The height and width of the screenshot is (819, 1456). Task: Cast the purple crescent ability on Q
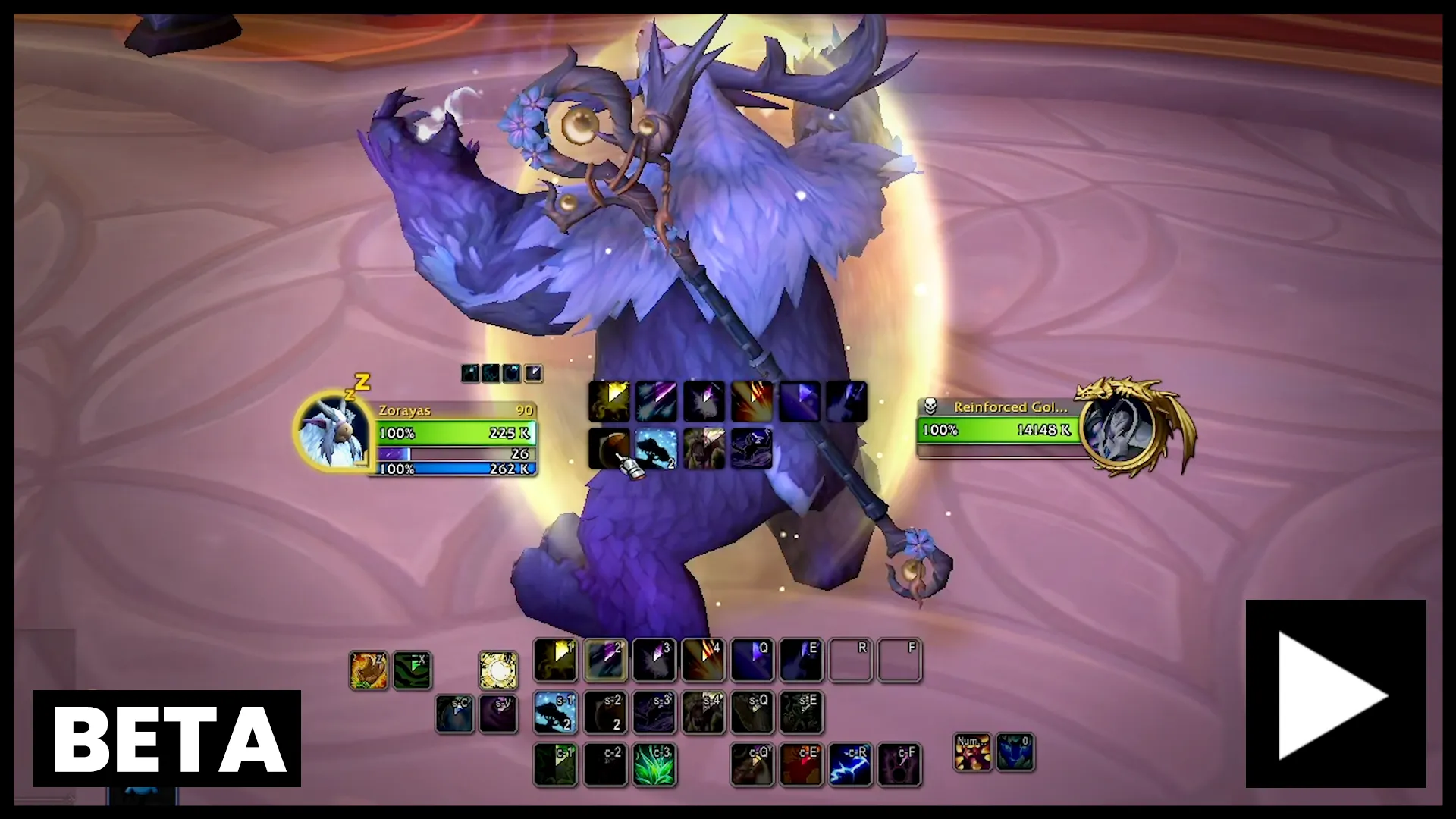coord(752,660)
